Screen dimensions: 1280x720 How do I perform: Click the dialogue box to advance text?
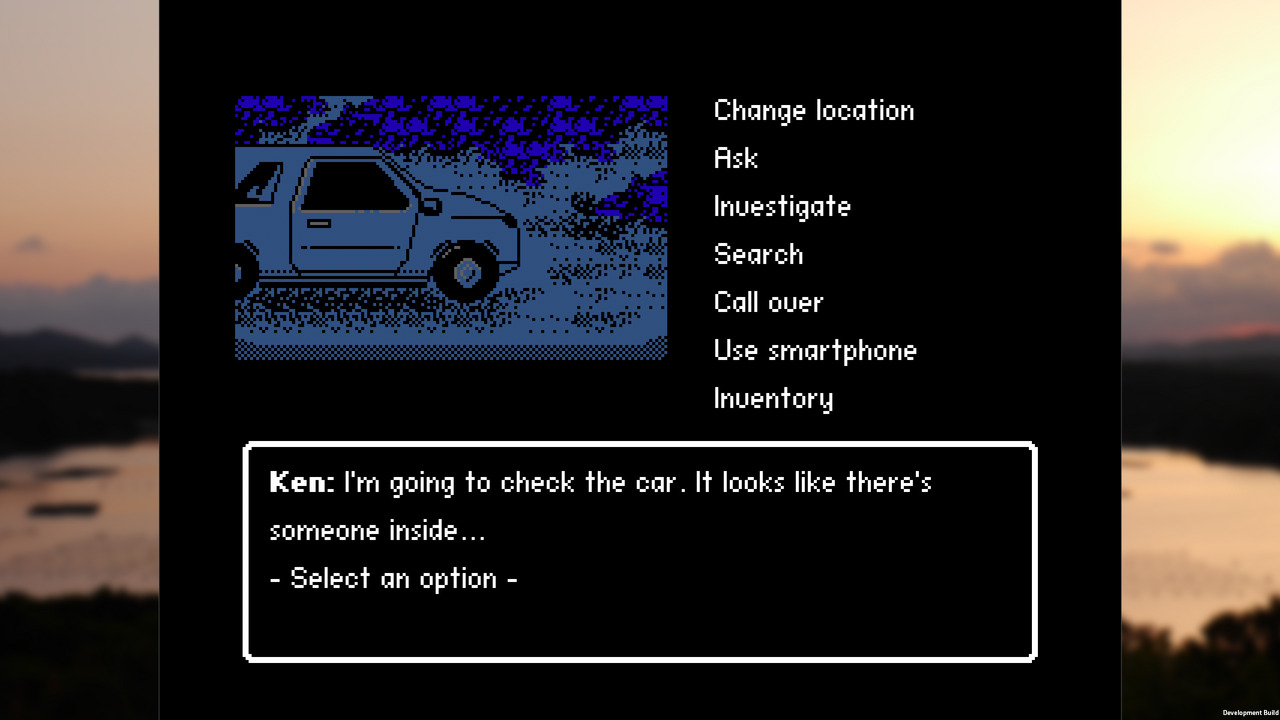point(640,550)
